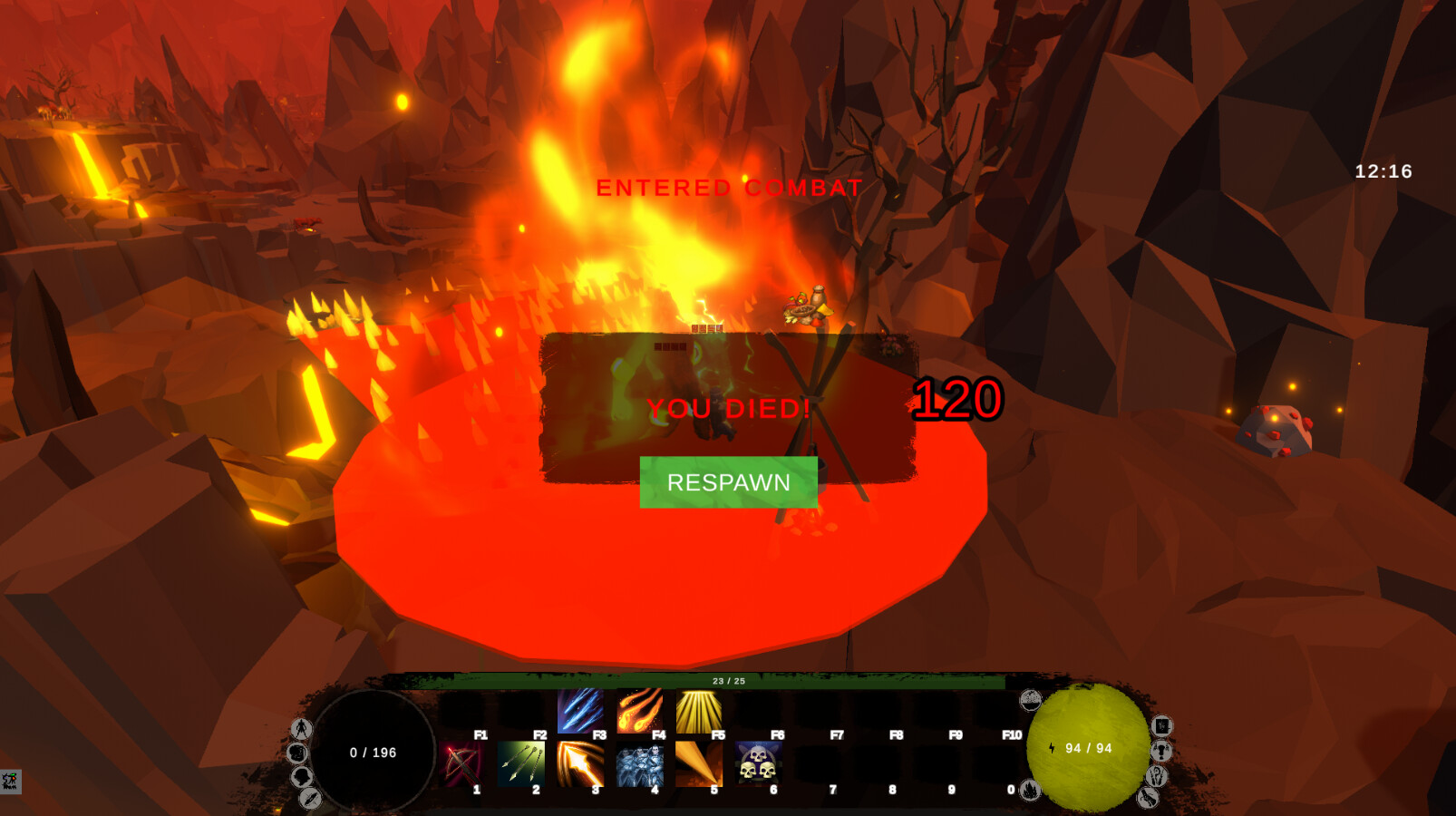This screenshot has width=1456, height=816.
Task: Activate the golden spike skill in slot 5
Action: 701,763
